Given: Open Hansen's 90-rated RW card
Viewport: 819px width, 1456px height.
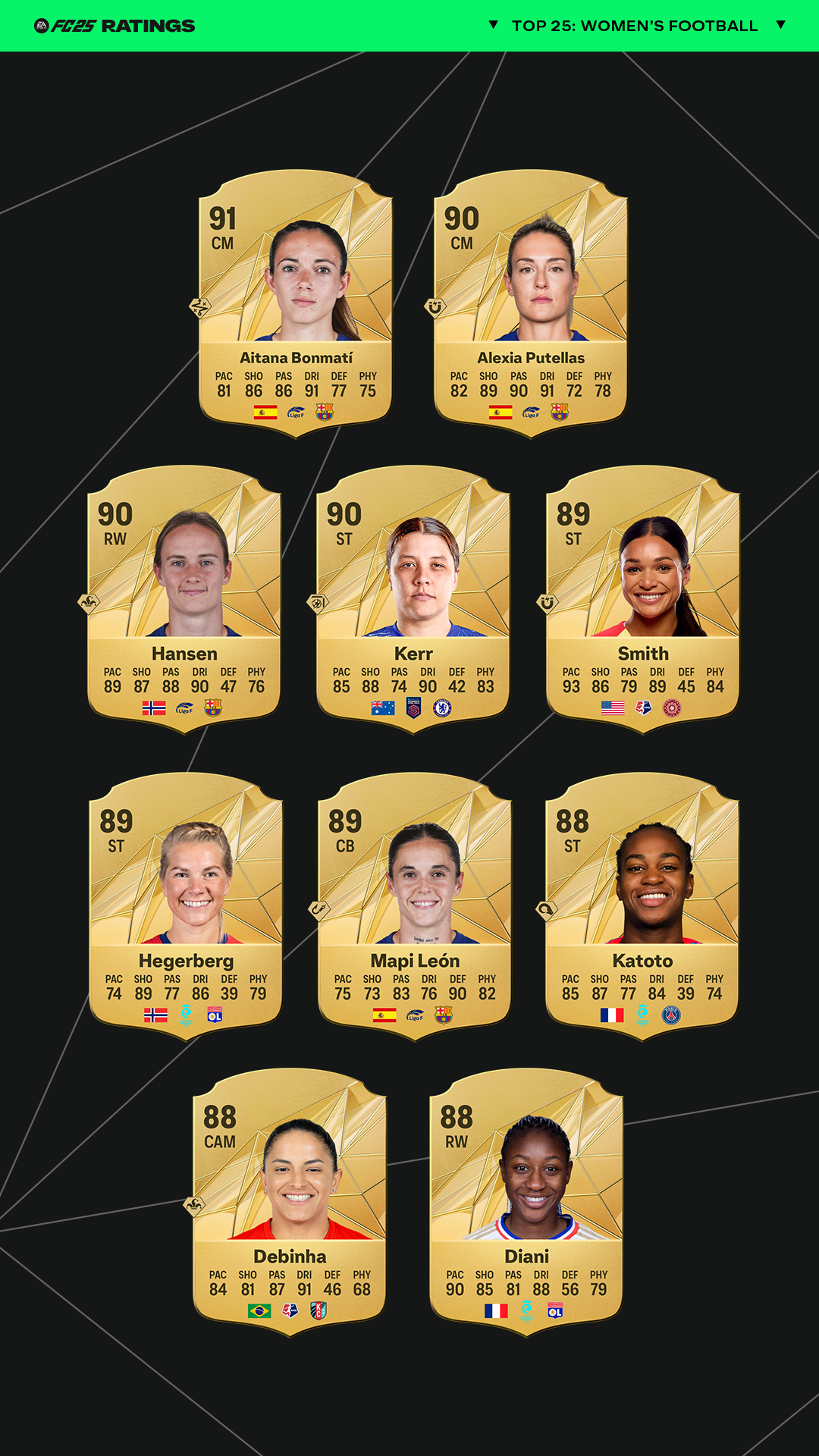Looking at the screenshot, I should click(x=184, y=599).
